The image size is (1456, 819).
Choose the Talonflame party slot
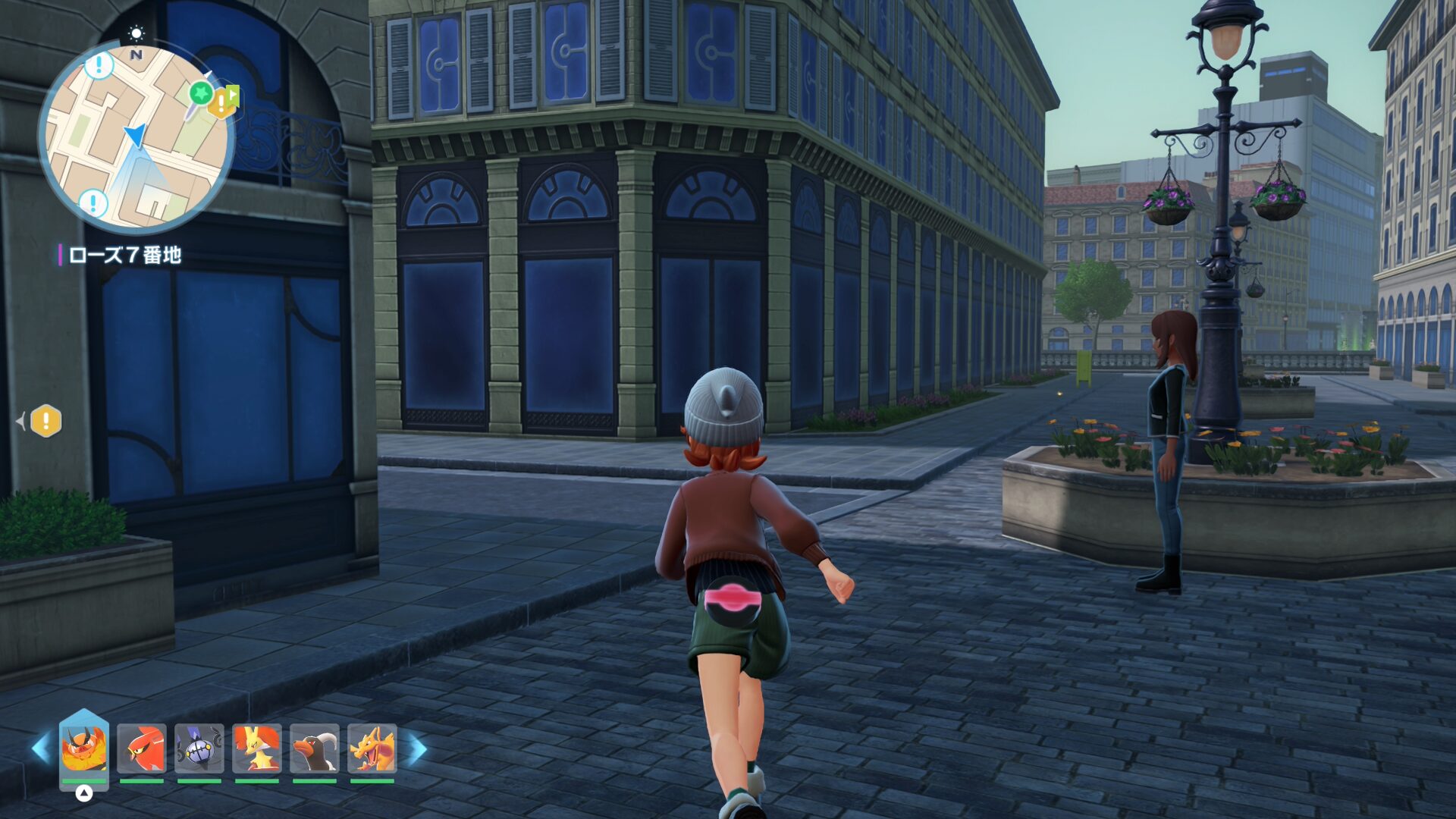click(x=142, y=748)
